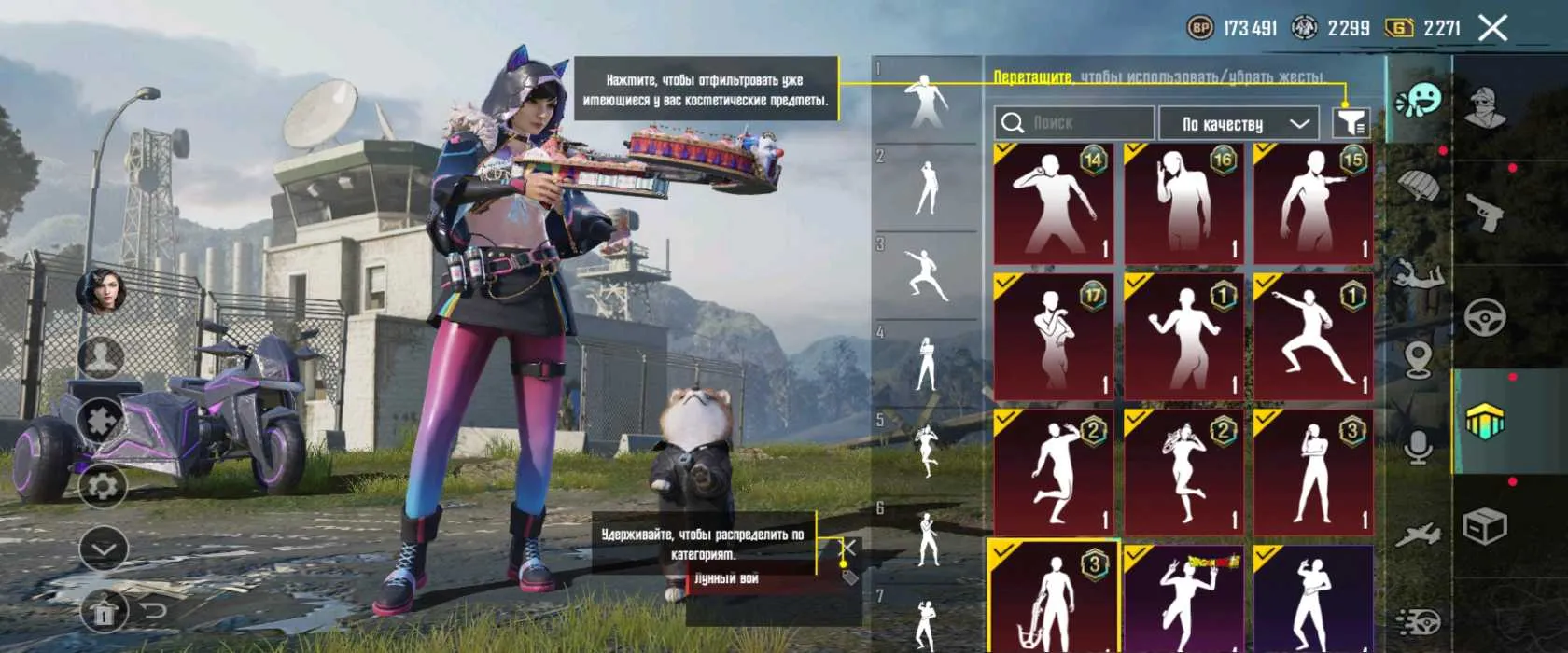Open the microphone voice category

tap(1419, 447)
